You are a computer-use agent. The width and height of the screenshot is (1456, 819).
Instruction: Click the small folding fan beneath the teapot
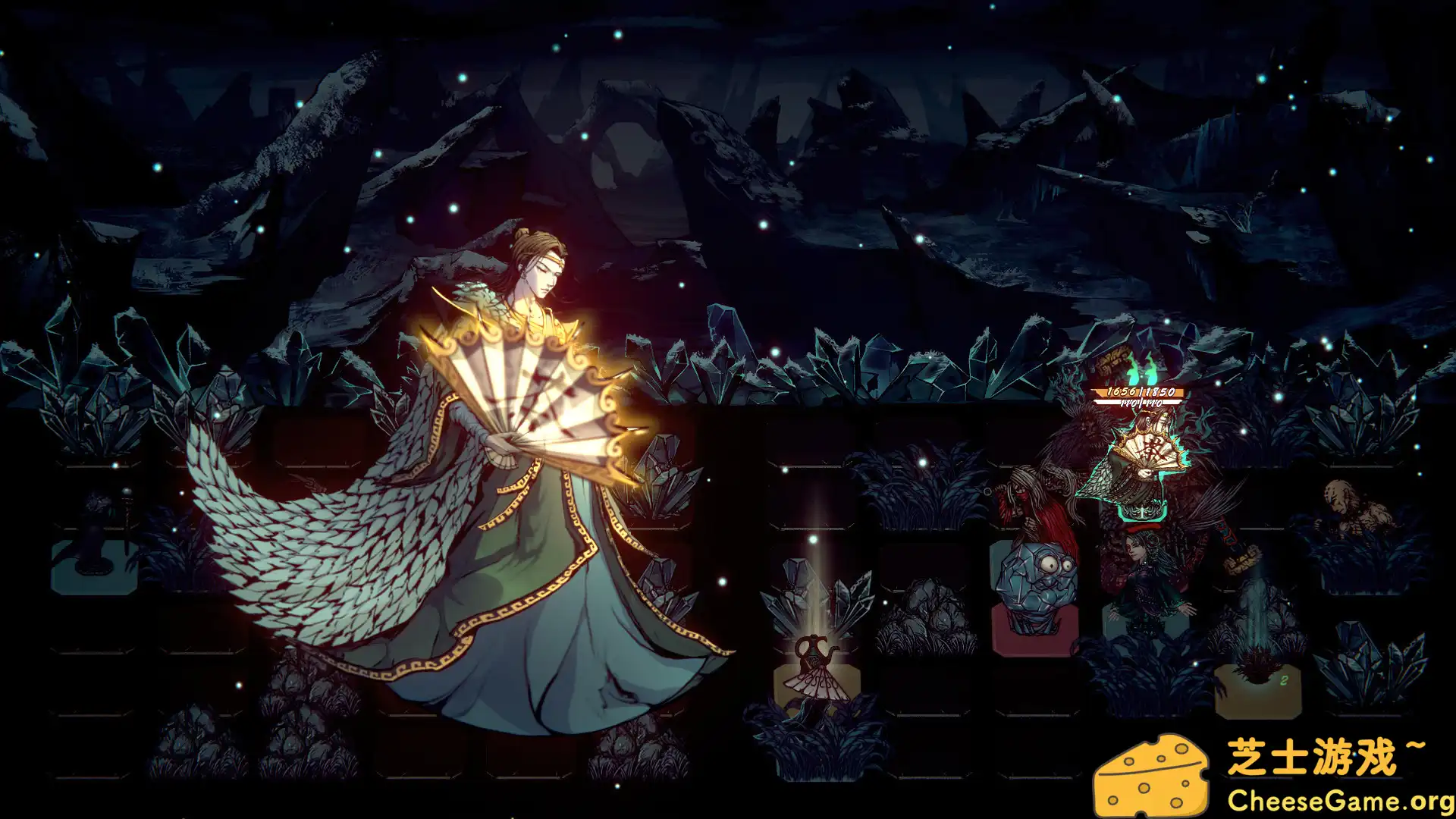point(817,686)
